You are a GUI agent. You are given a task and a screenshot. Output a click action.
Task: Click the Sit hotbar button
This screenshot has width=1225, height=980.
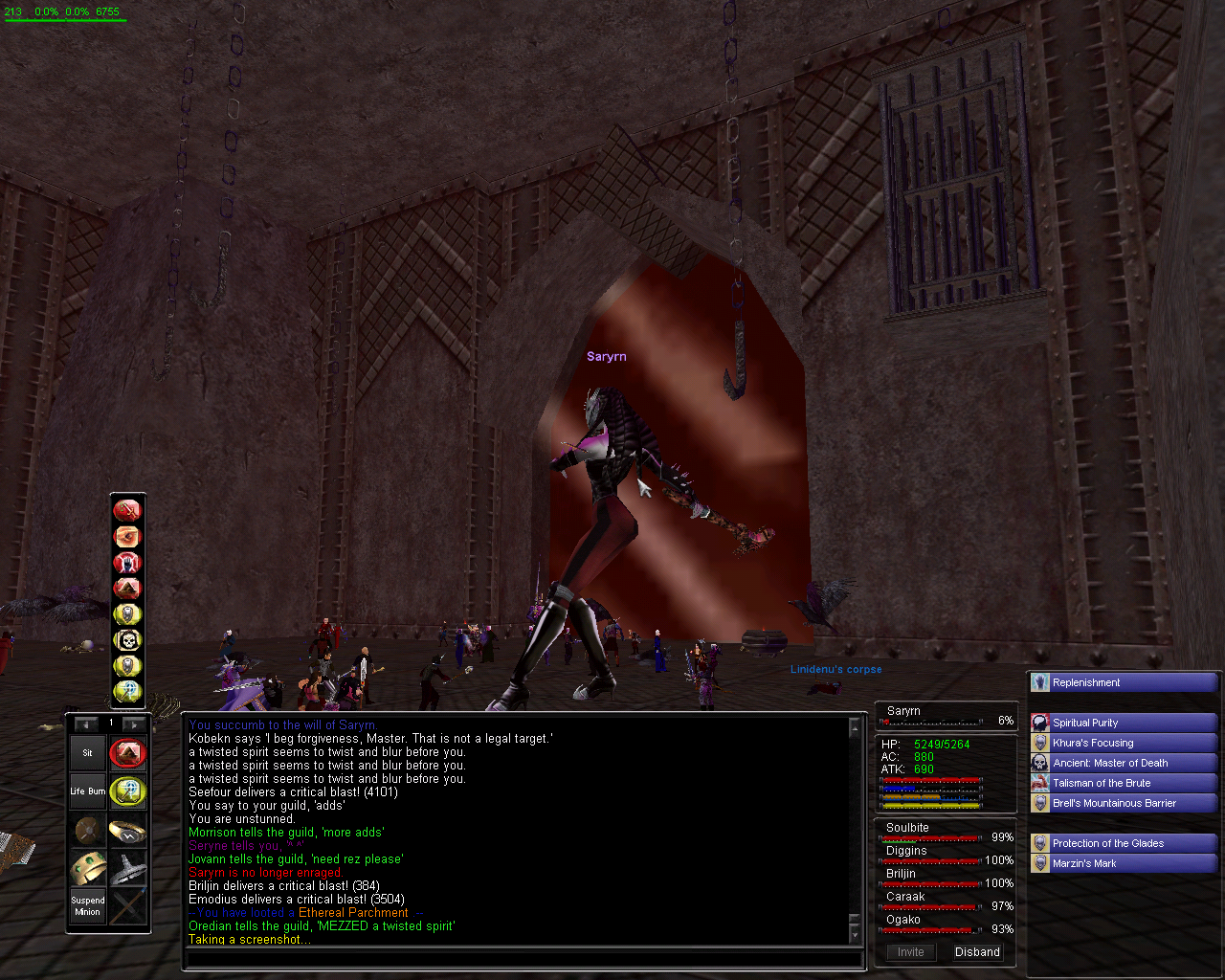point(87,753)
